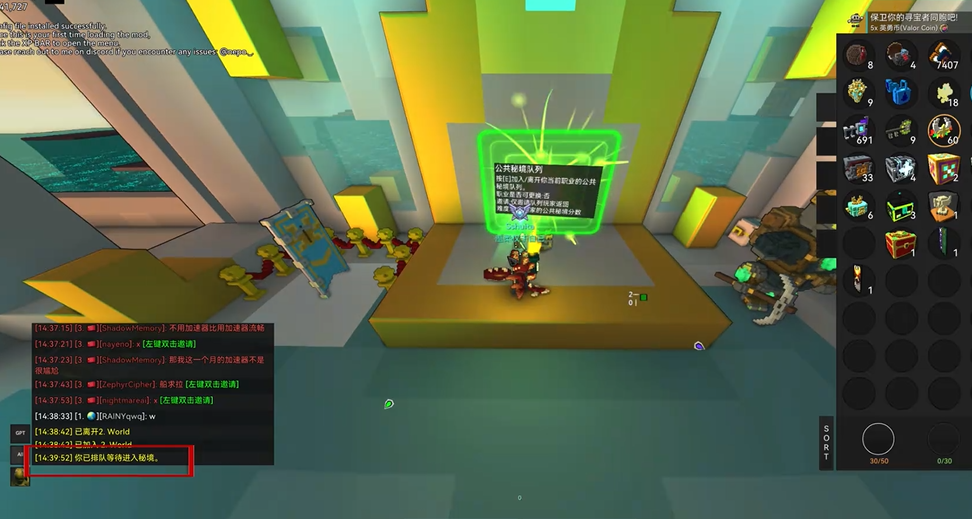Pick the red treasure chest item
This screenshot has width=972, height=519.
(900, 243)
